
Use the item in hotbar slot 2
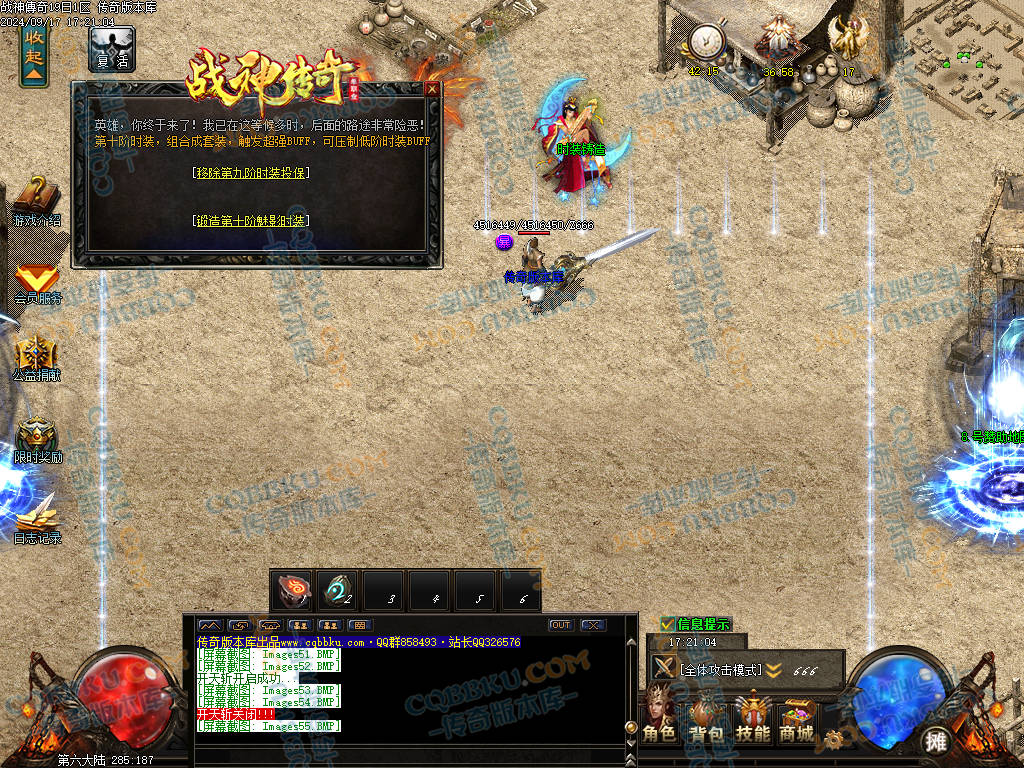338,590
